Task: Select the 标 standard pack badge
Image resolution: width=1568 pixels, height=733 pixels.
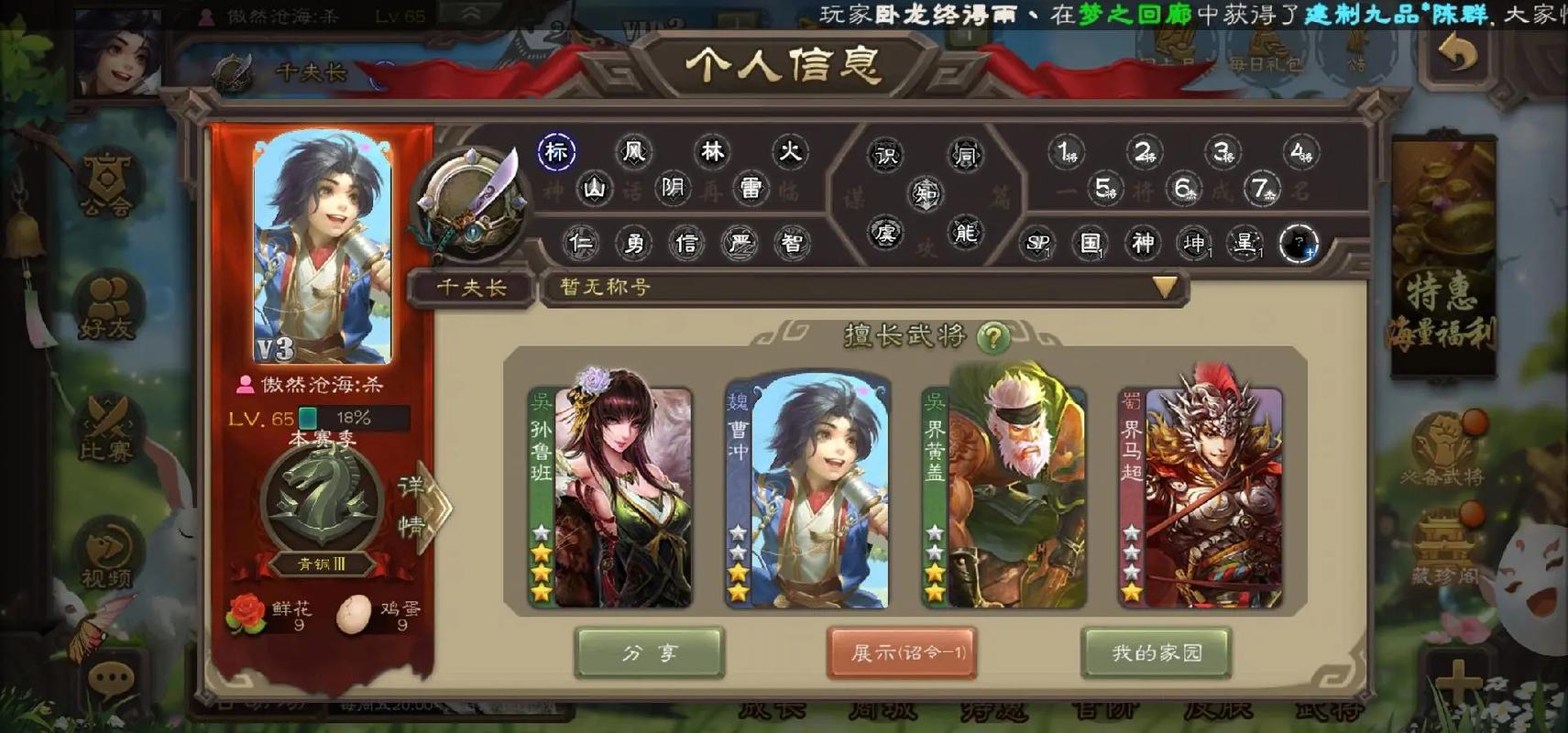Action: coord(556,151)
